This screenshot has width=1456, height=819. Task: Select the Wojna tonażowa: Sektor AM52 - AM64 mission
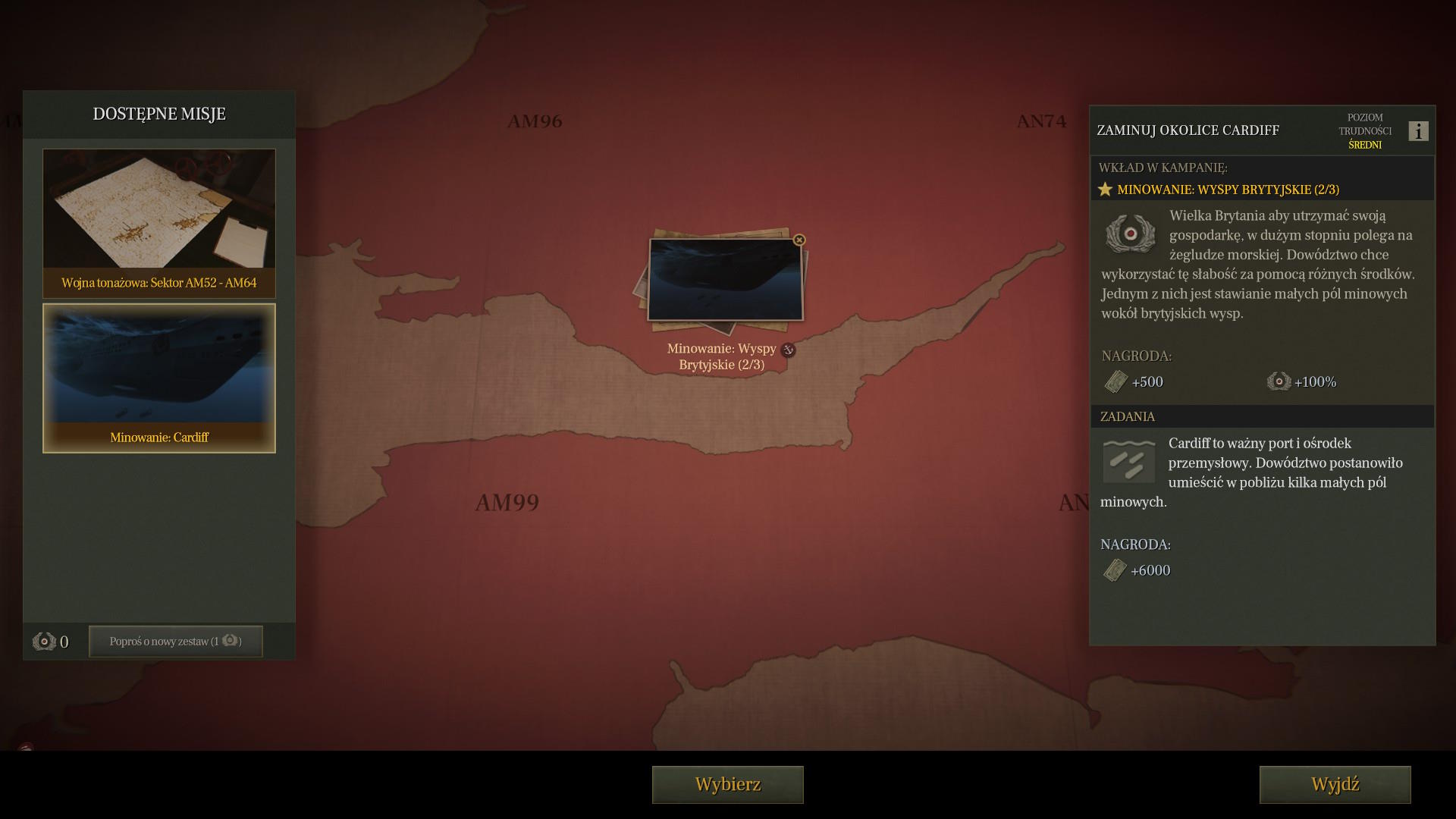(159, 223)
